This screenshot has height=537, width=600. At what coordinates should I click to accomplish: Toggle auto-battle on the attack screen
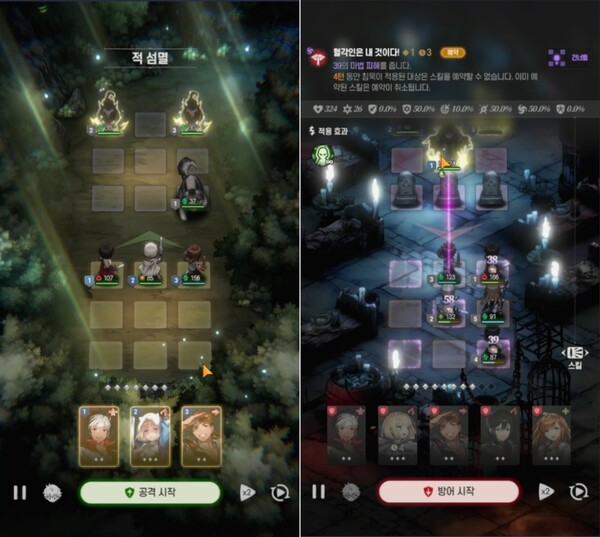[x=280, y=492]
